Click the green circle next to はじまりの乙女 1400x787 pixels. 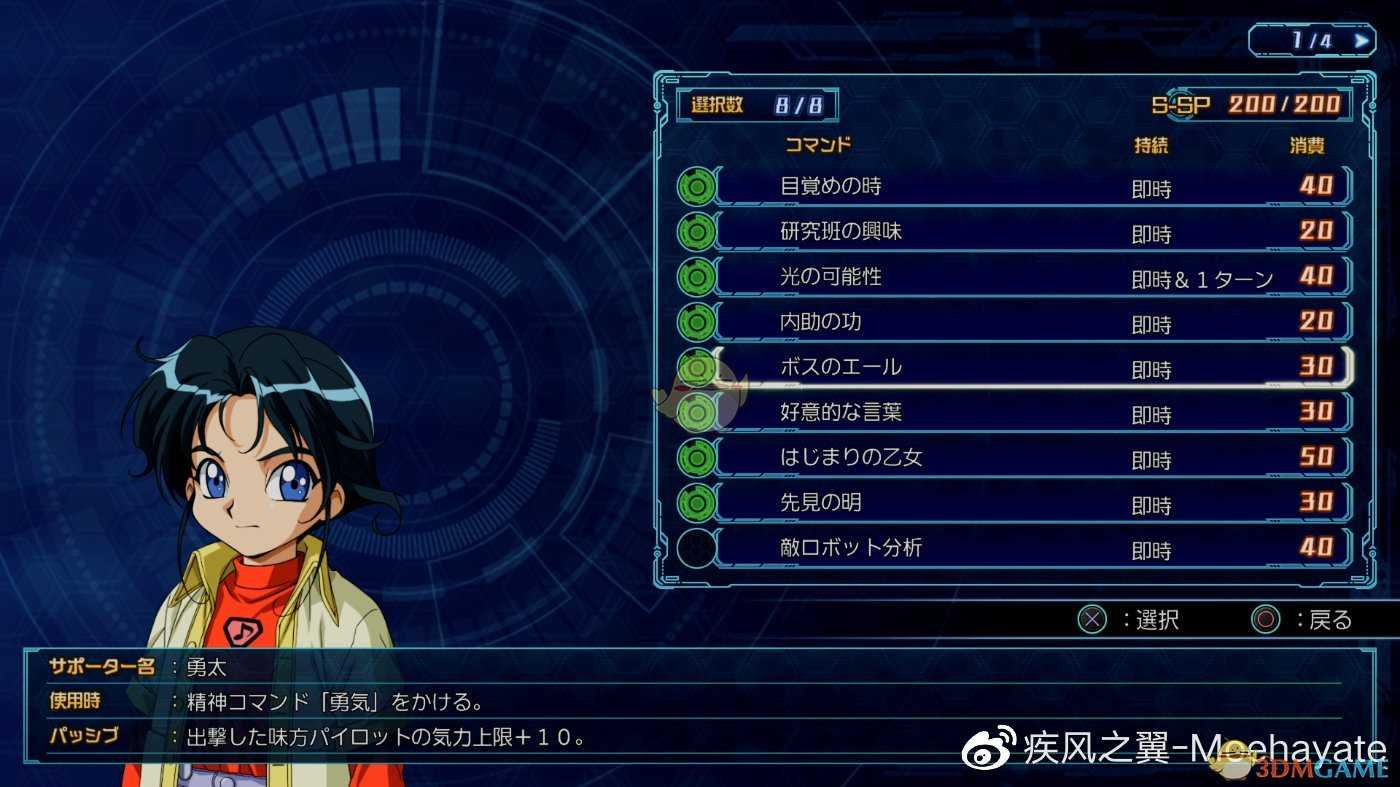(x=697, y=457)
